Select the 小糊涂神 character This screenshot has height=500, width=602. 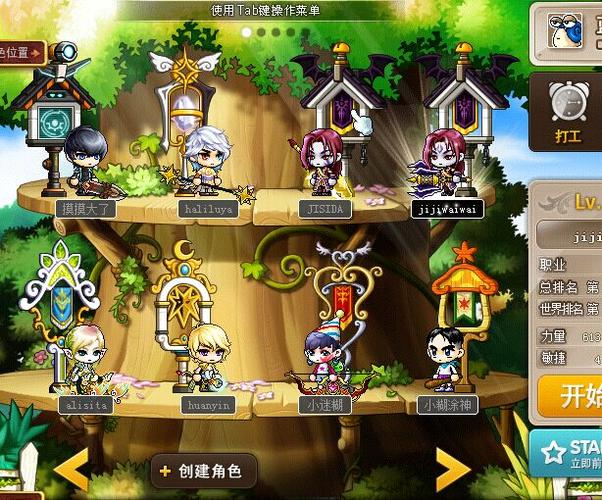pyautogui.click(x=444, y=361)
